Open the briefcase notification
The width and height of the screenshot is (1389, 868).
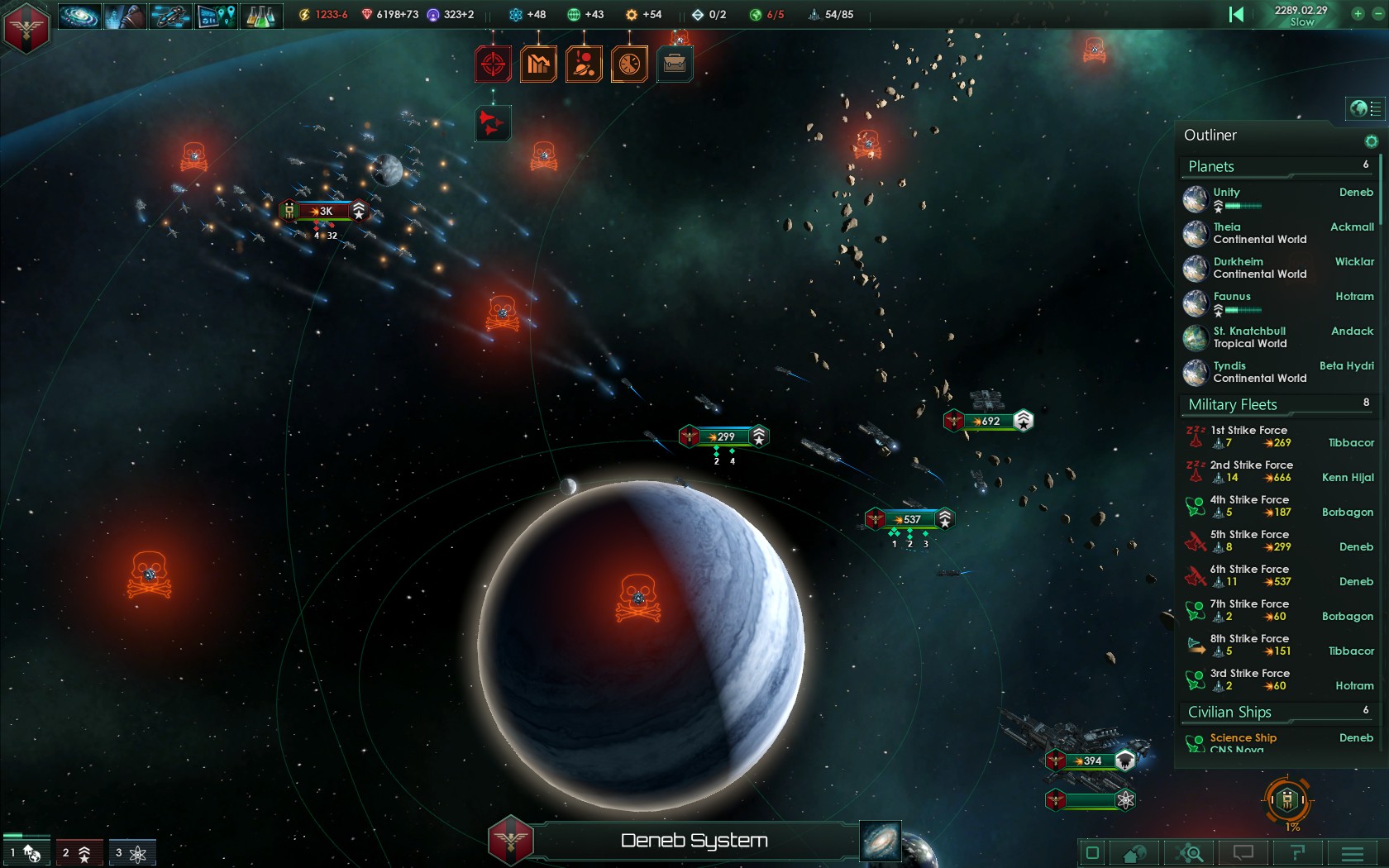tap(675, 64)
